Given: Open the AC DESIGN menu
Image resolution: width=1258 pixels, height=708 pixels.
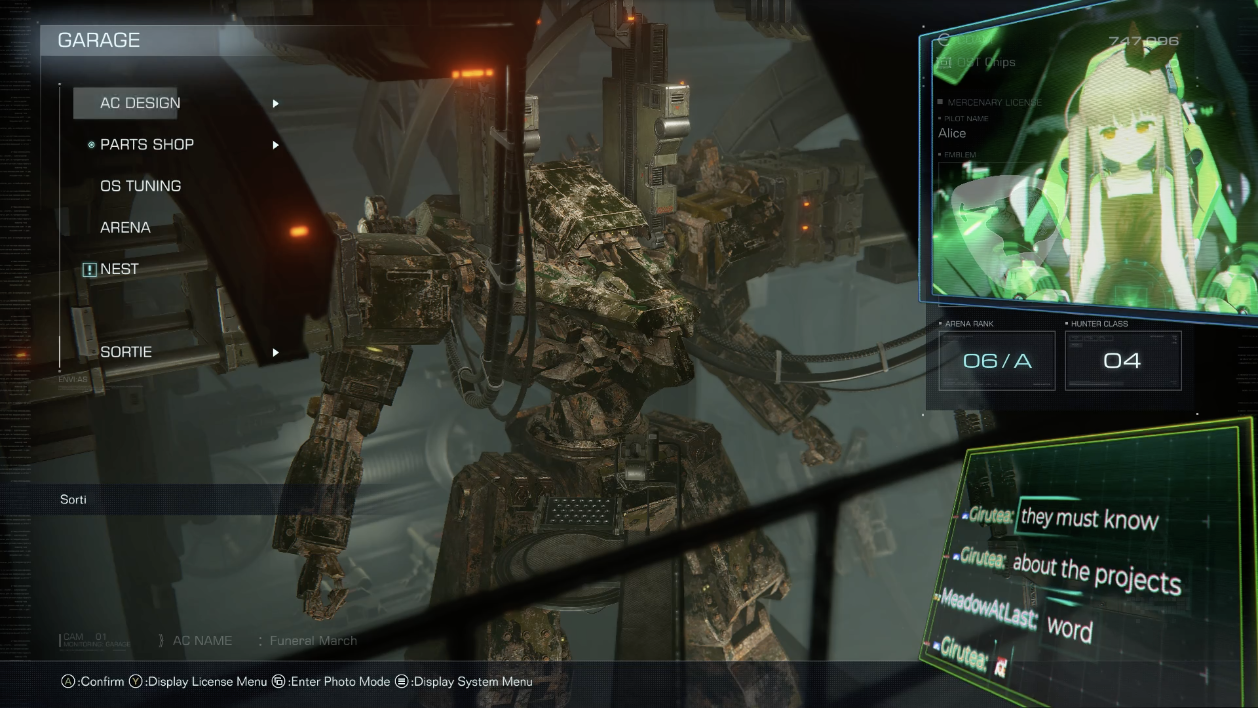Looking at the screenshot, I should (x=140, y=103).
